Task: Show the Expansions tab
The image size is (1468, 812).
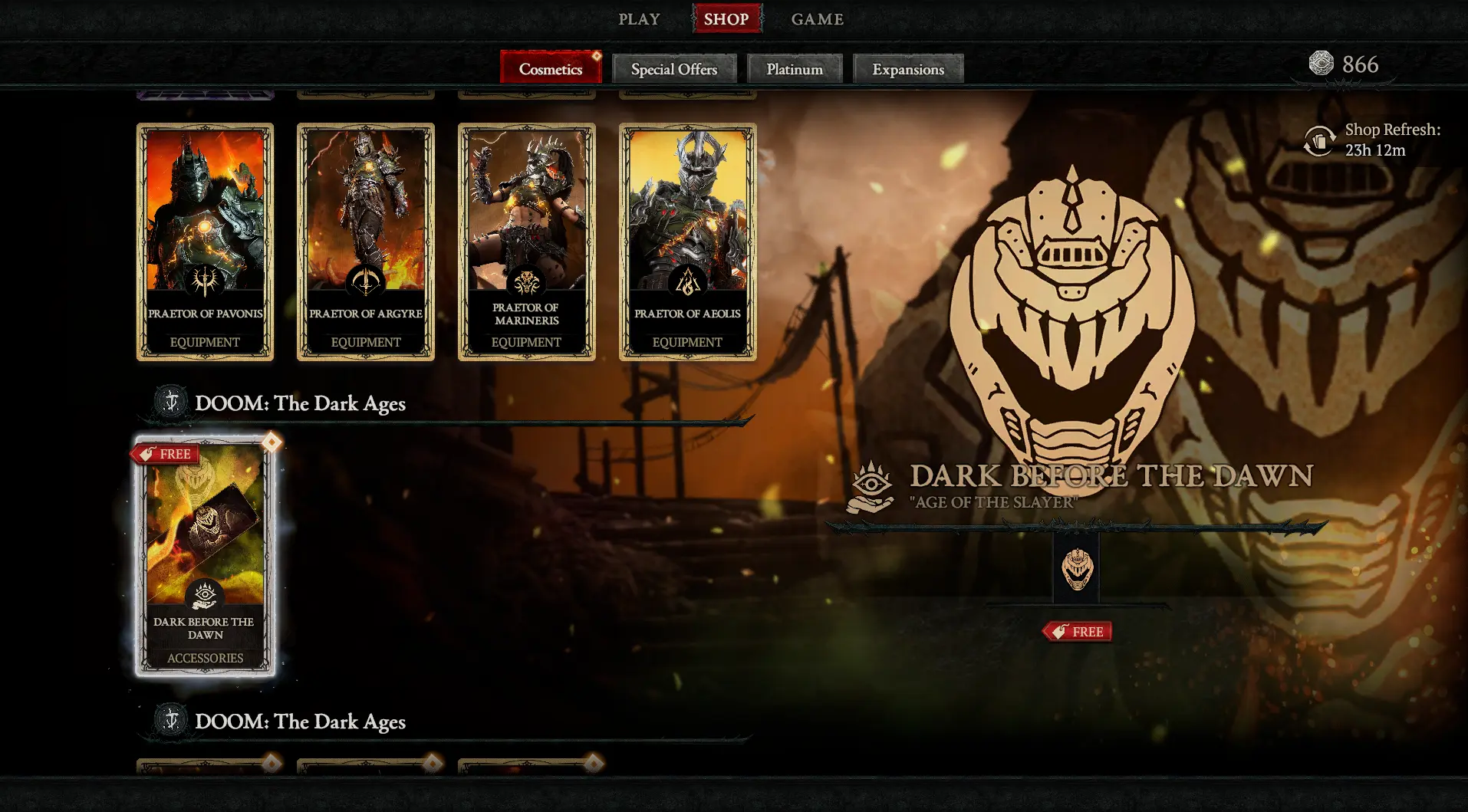Action: click(x=908, y=69)
